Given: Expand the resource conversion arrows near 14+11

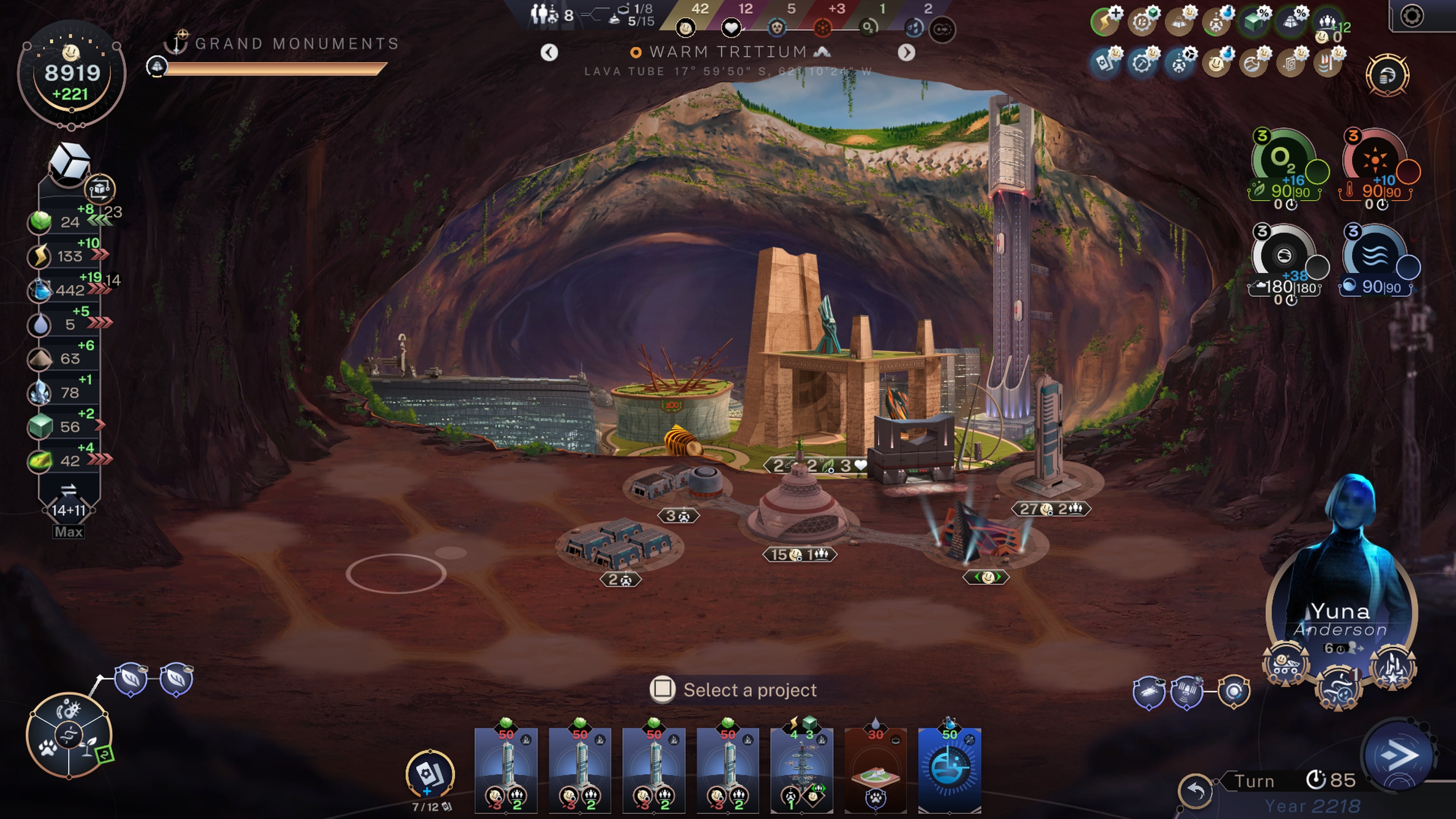Looking at the screenshot, I should pyautogui.click(x=68, y=490).
